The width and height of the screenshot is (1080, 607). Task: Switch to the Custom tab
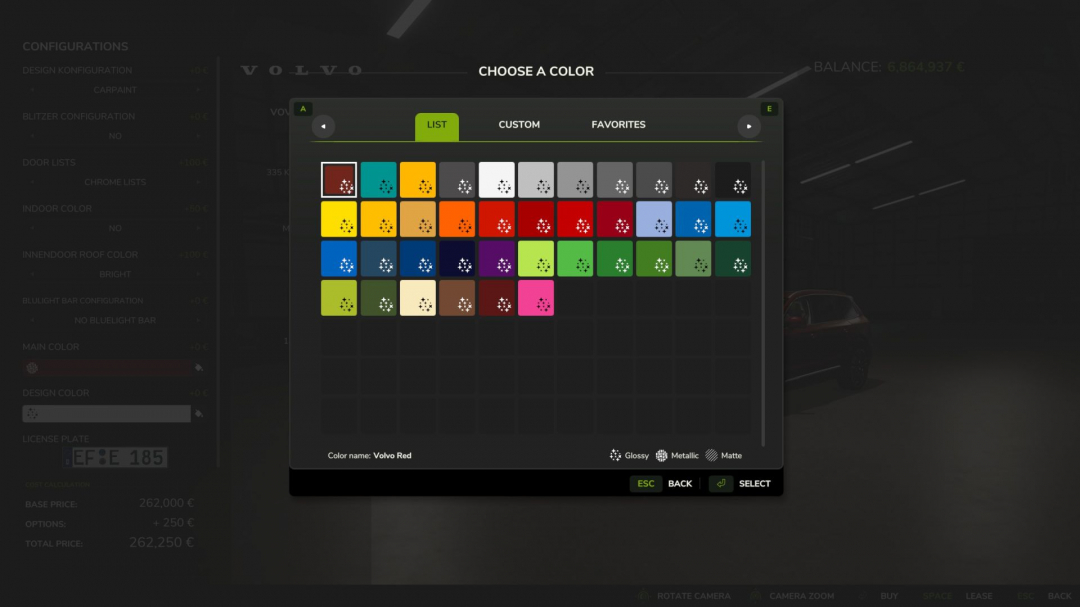519,125
